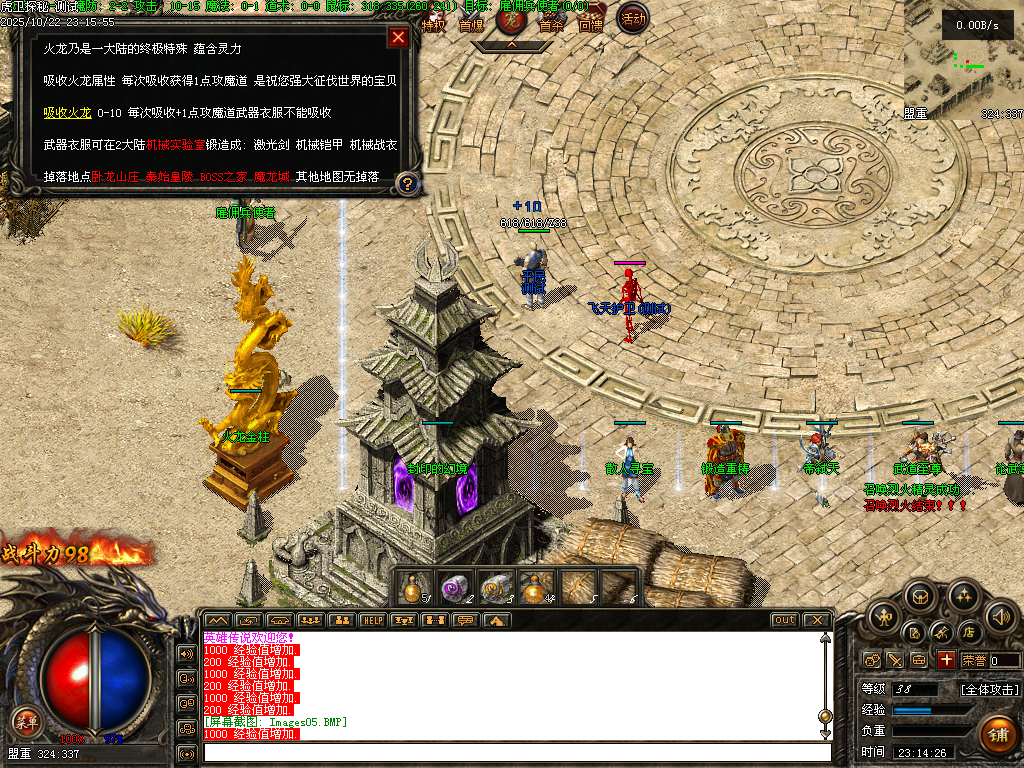Open the character equipment round button
The width and height of the screenshot is (1024, 768).
[883, 617]
